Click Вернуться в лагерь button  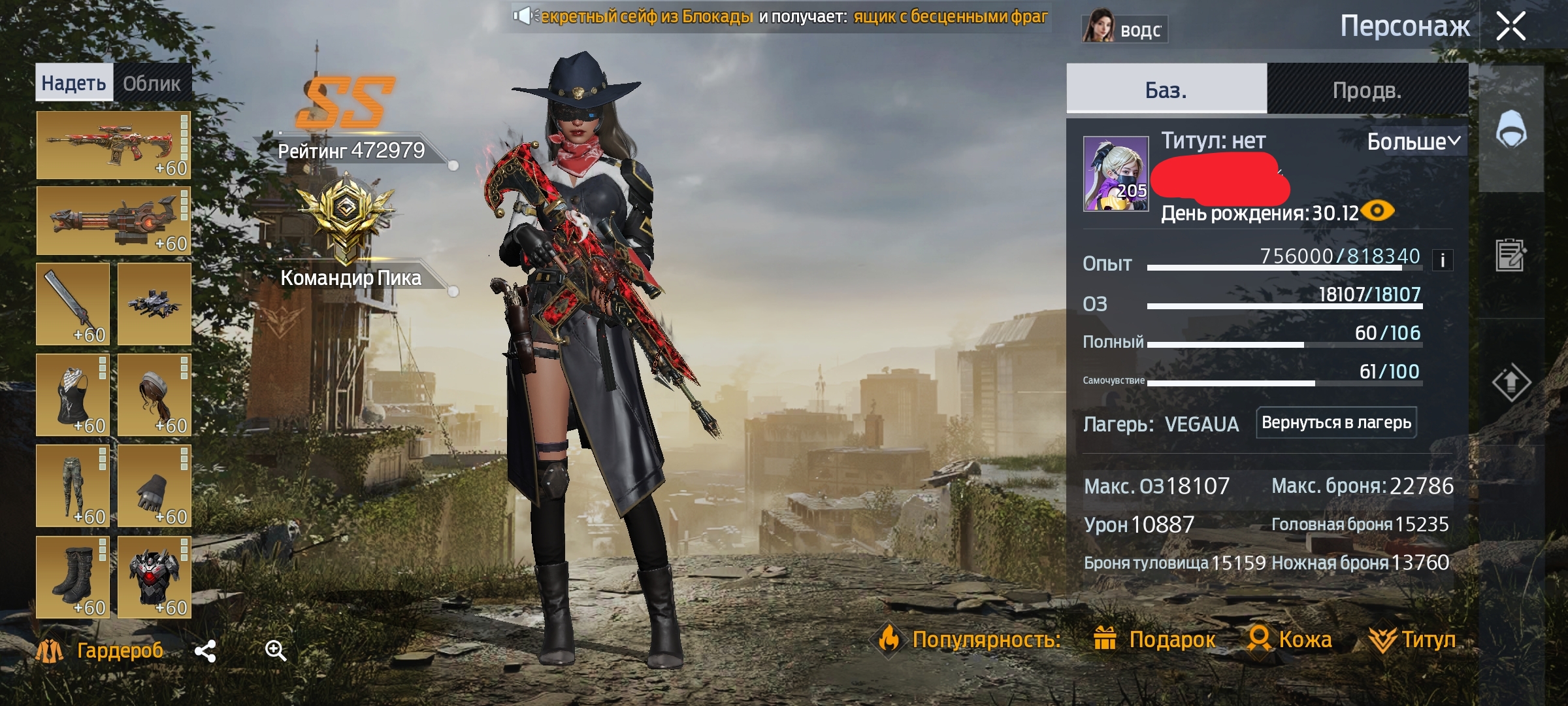pyautogui.click(x=1336, y=423)
